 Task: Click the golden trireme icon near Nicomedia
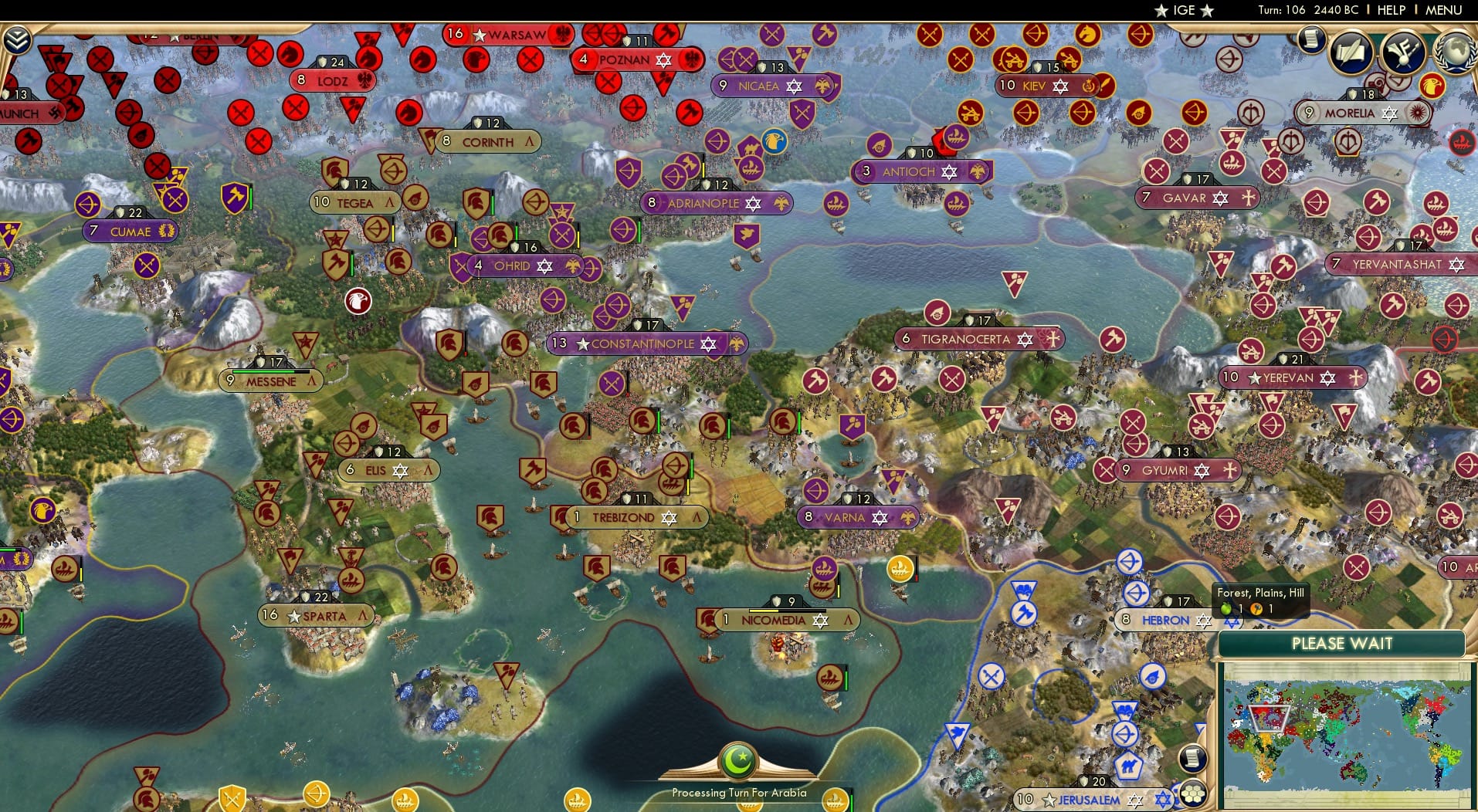(x=900, y=570)
